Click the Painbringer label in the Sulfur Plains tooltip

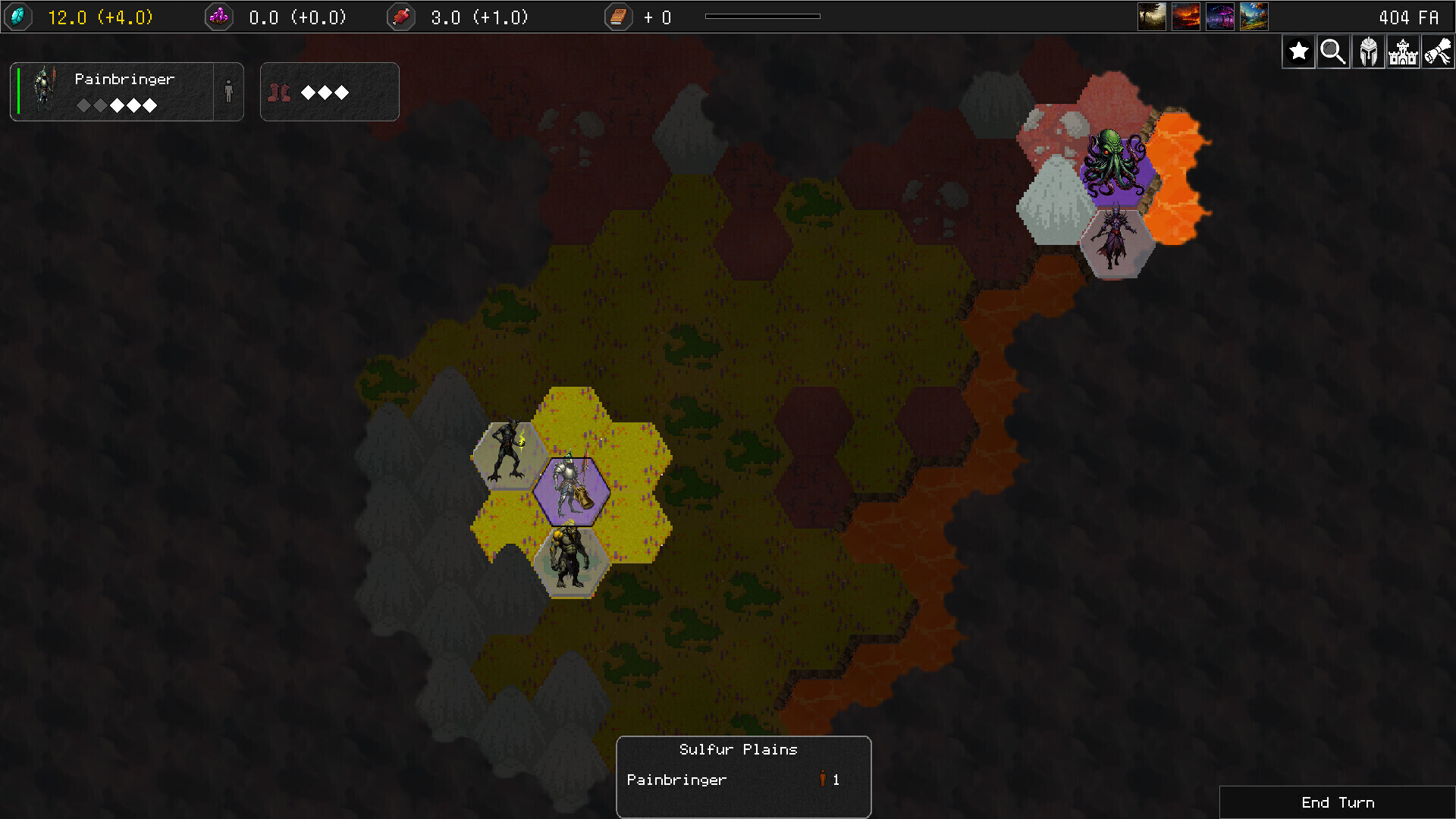(x=676, y=779)
